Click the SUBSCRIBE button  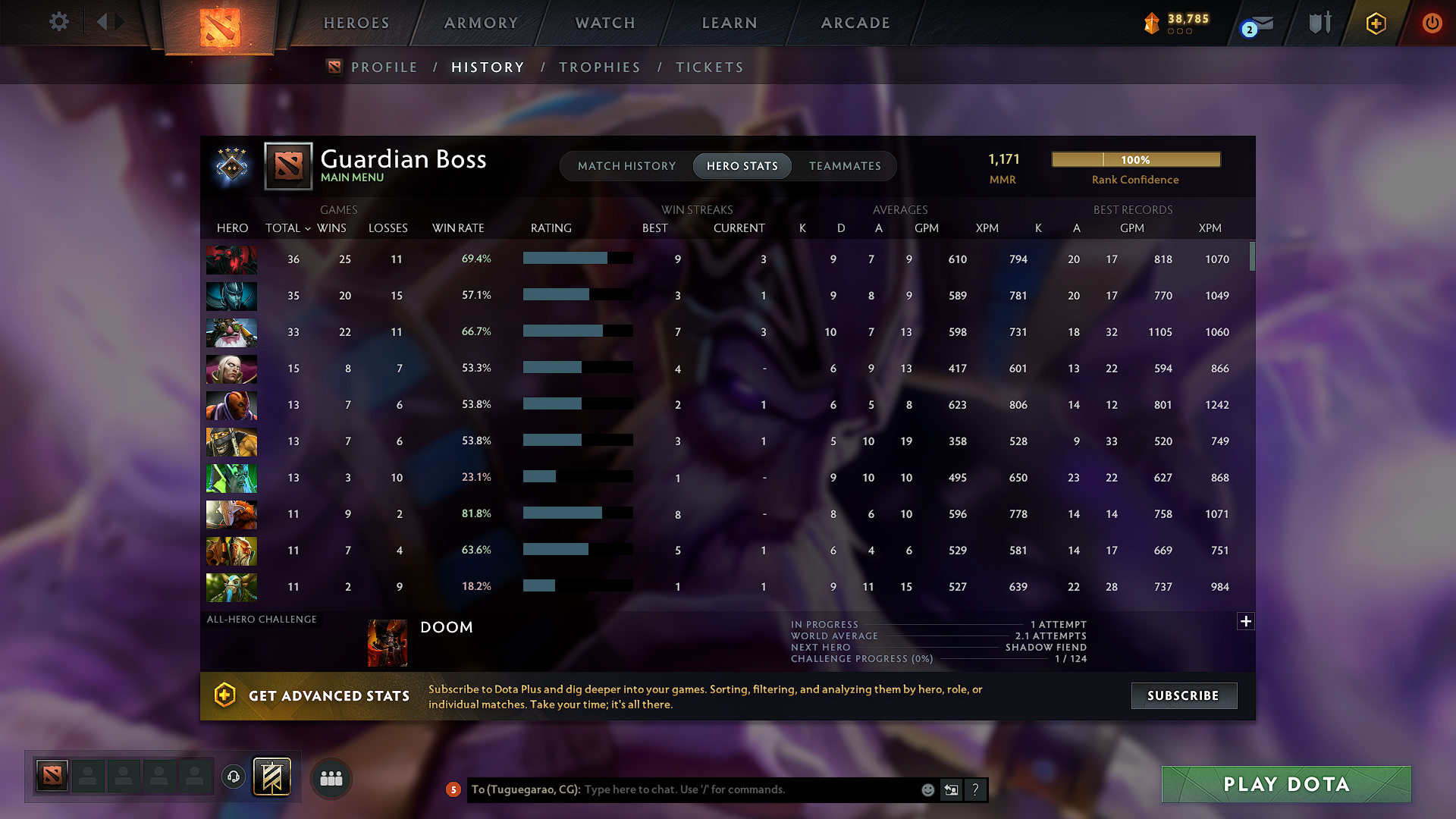click(x=1184, y=695)
